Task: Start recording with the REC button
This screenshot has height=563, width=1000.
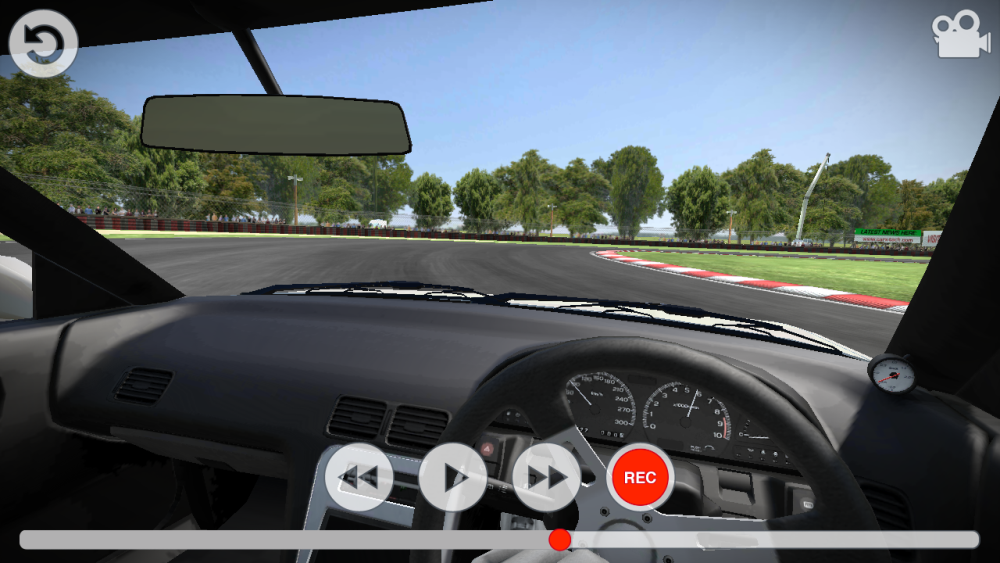Action: click(x=640, y=477)
